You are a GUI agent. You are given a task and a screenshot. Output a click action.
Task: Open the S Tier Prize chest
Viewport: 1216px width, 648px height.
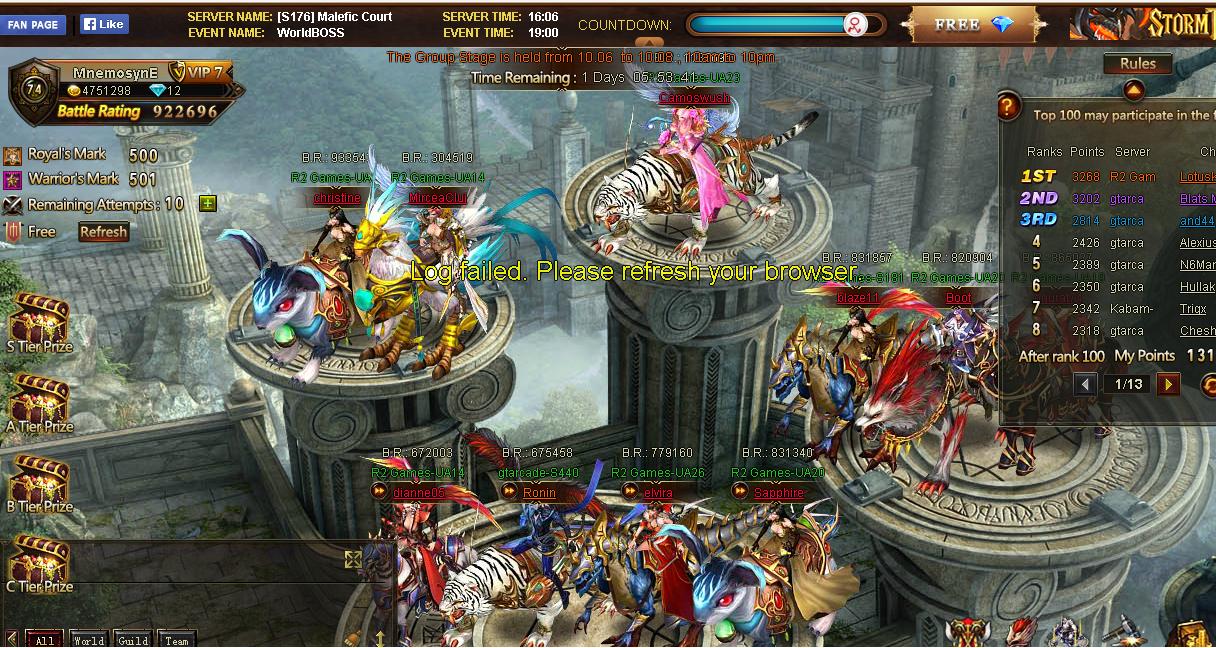point(40,320)
